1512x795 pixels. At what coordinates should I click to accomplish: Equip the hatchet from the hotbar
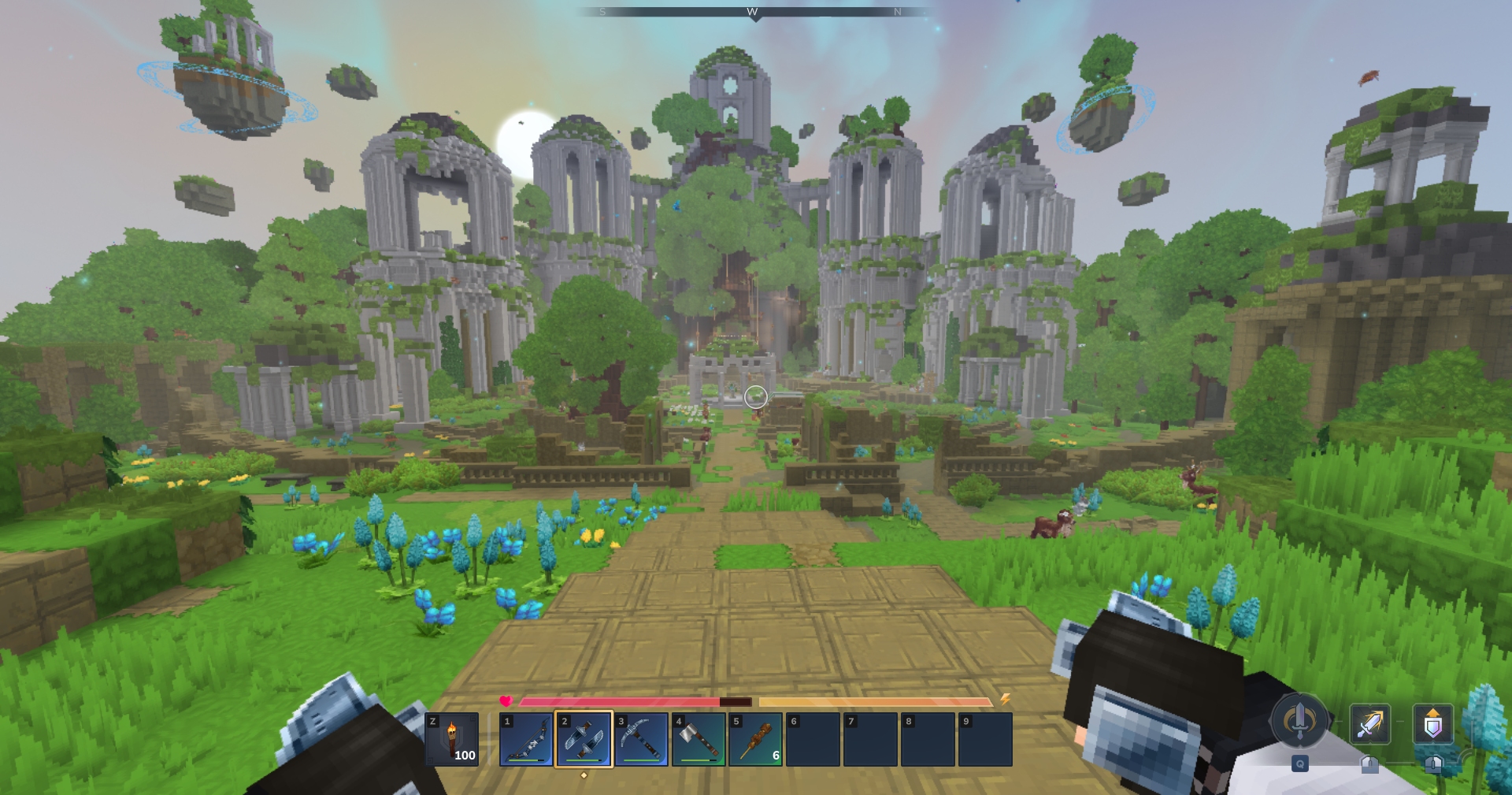click(699, 739)
